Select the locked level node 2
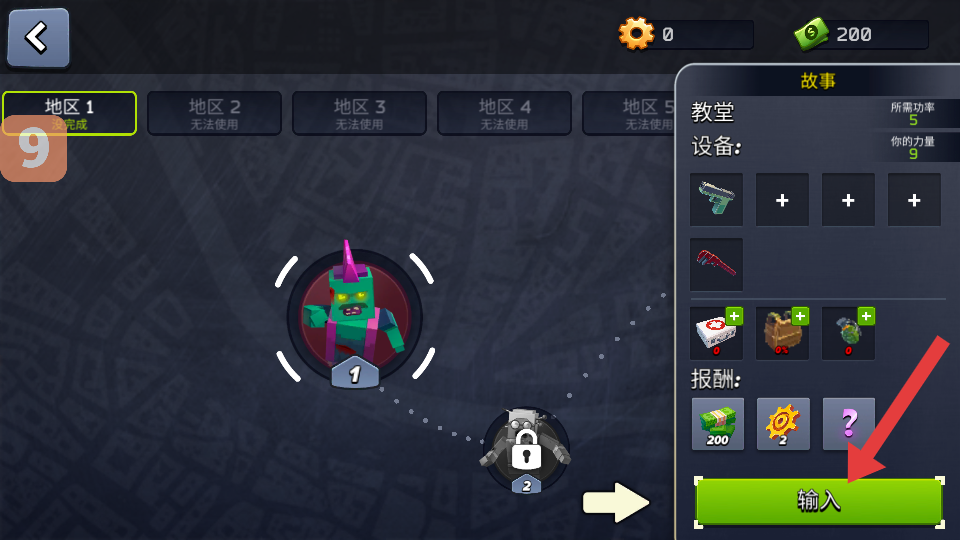The image size is (960, 540). (x=526, y=450)
